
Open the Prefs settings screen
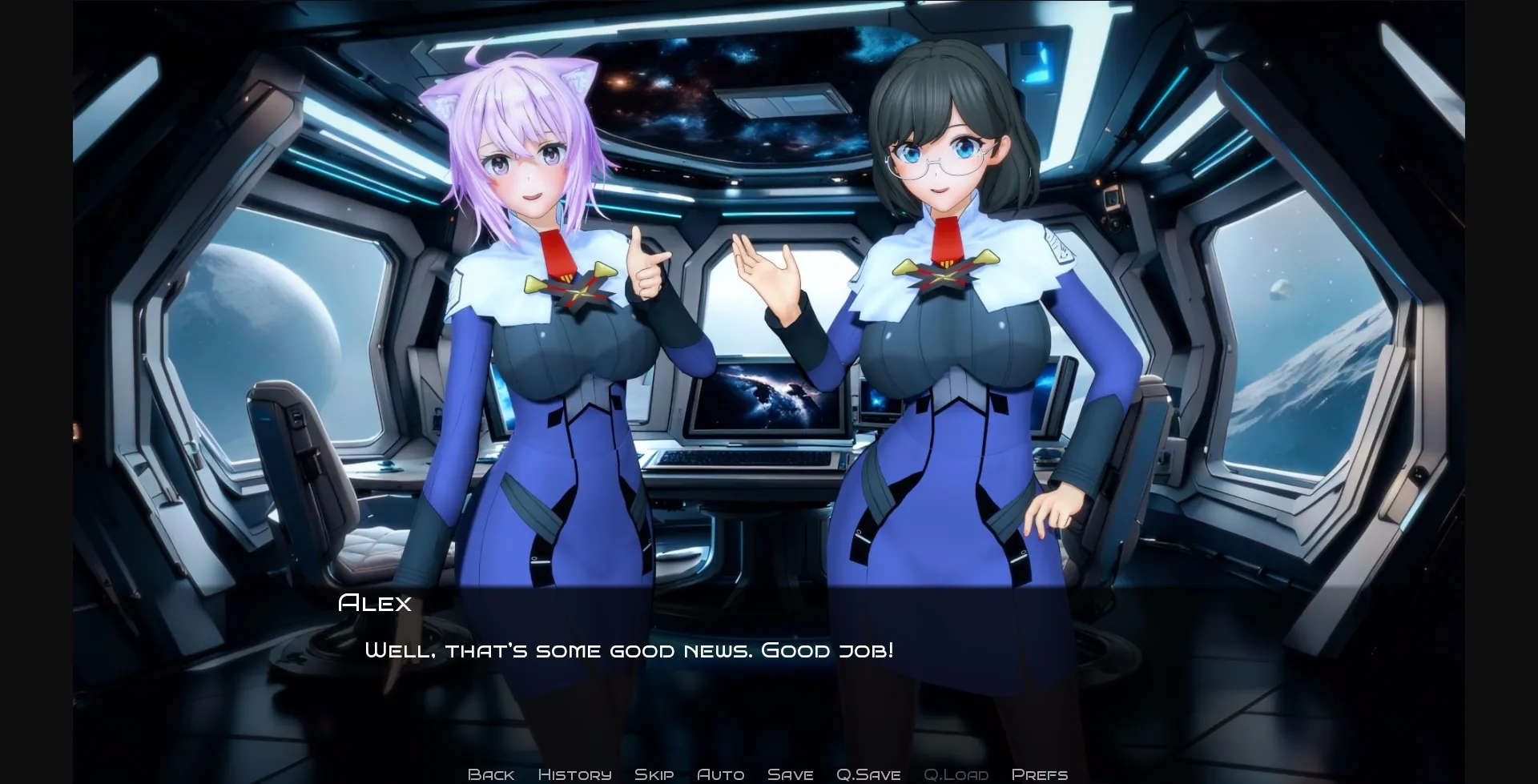click(1039, 774)
